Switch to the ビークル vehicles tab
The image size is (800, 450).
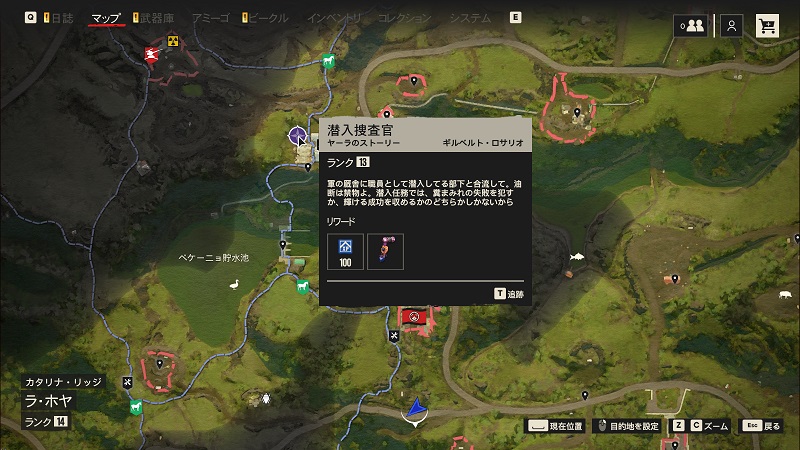(268, 18)
